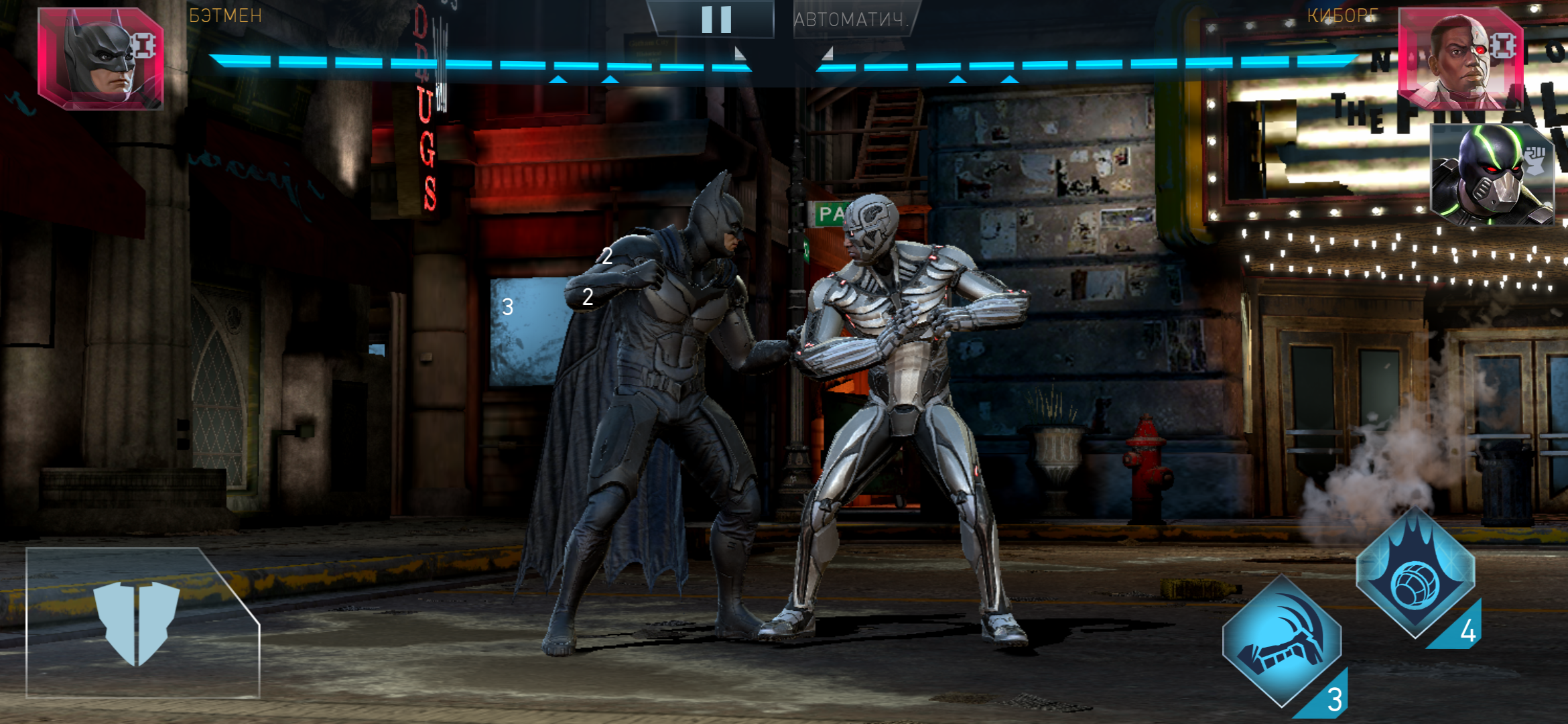The width and height of the screenshot is (1568, 724).
Task: Toggle the Автоматич. auto-fight mode
Action: pyautogui.click(x=851, y=19)
